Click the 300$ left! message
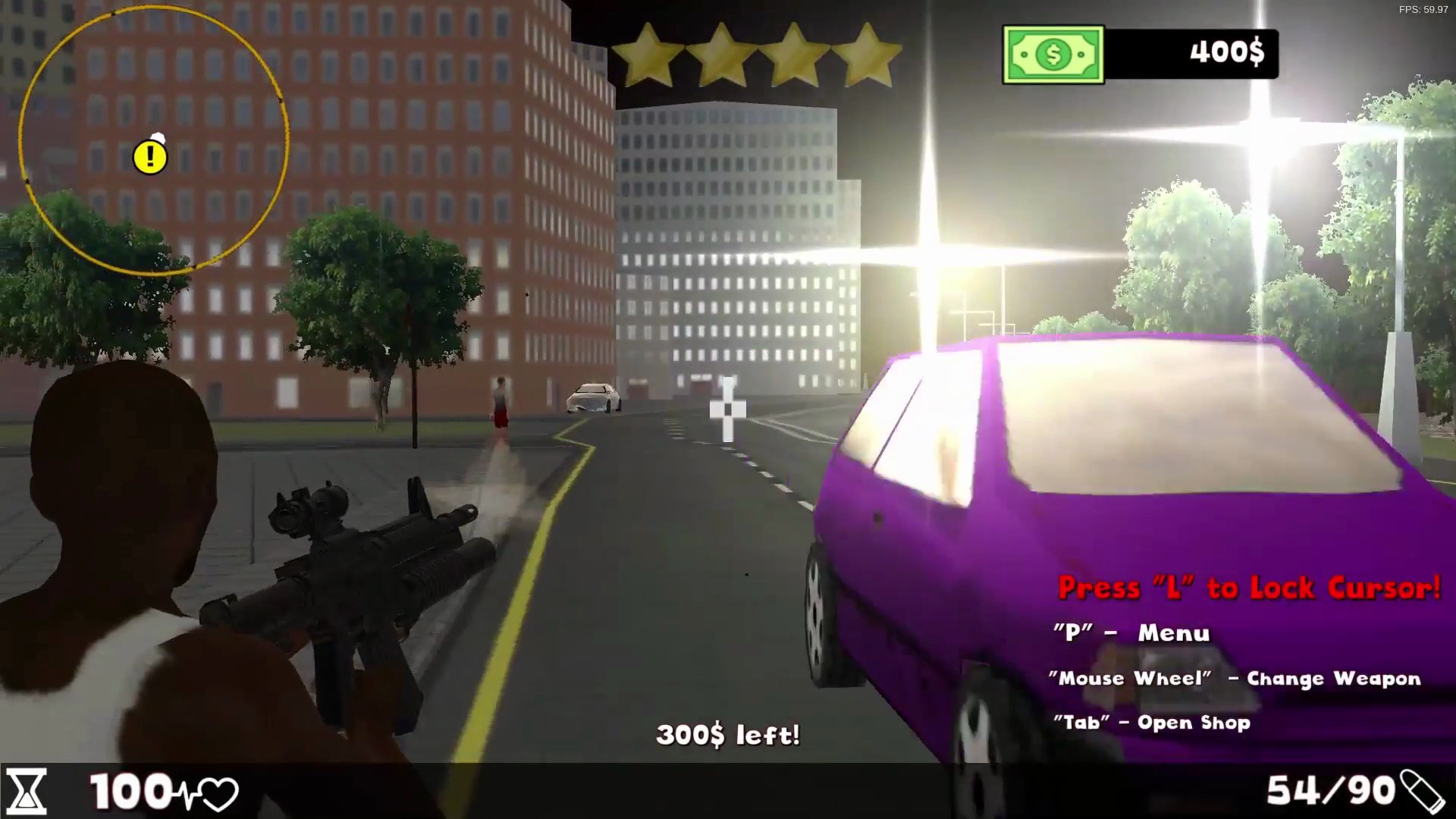Viewport: 1456px width, 819px height. [x=729, y=733]
